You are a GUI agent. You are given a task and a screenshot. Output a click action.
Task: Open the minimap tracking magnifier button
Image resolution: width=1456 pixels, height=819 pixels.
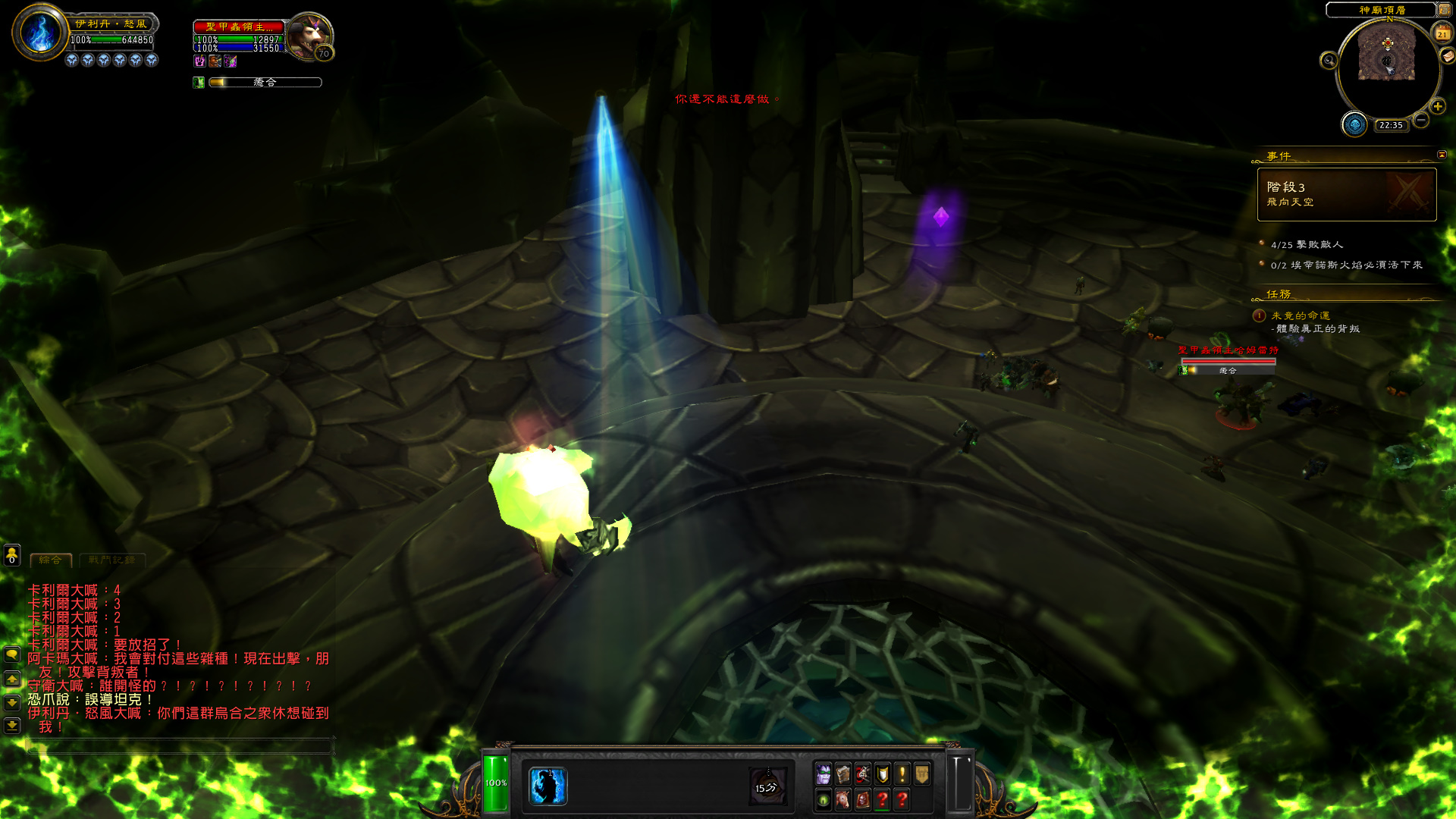1329,61
